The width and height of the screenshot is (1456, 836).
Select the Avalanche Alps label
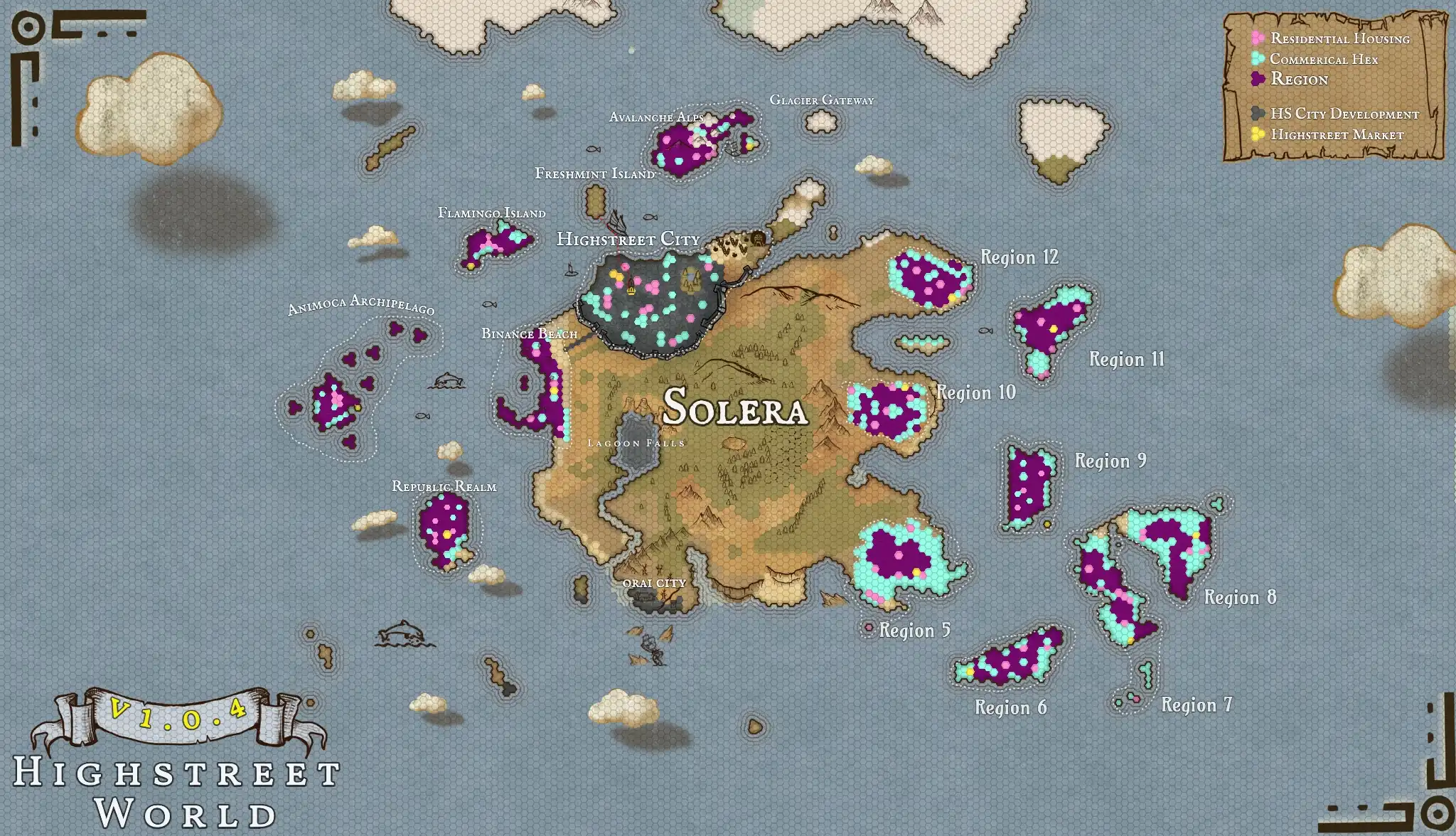(656, 117)
